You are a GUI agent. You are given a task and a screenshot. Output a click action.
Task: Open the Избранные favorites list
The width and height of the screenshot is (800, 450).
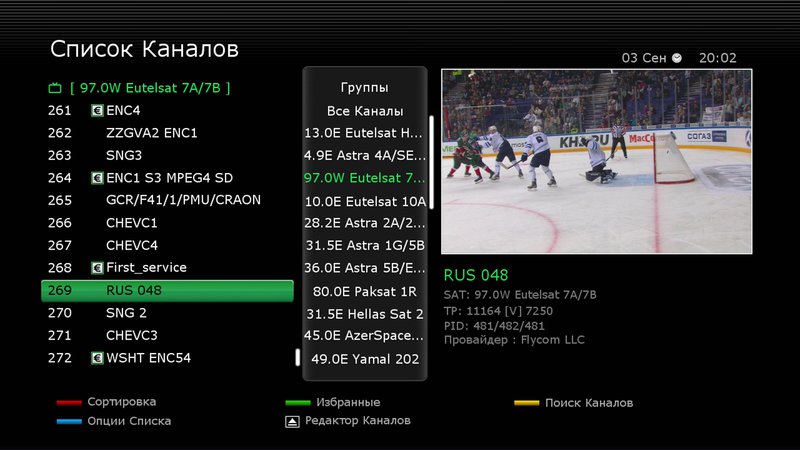(347, 402)
